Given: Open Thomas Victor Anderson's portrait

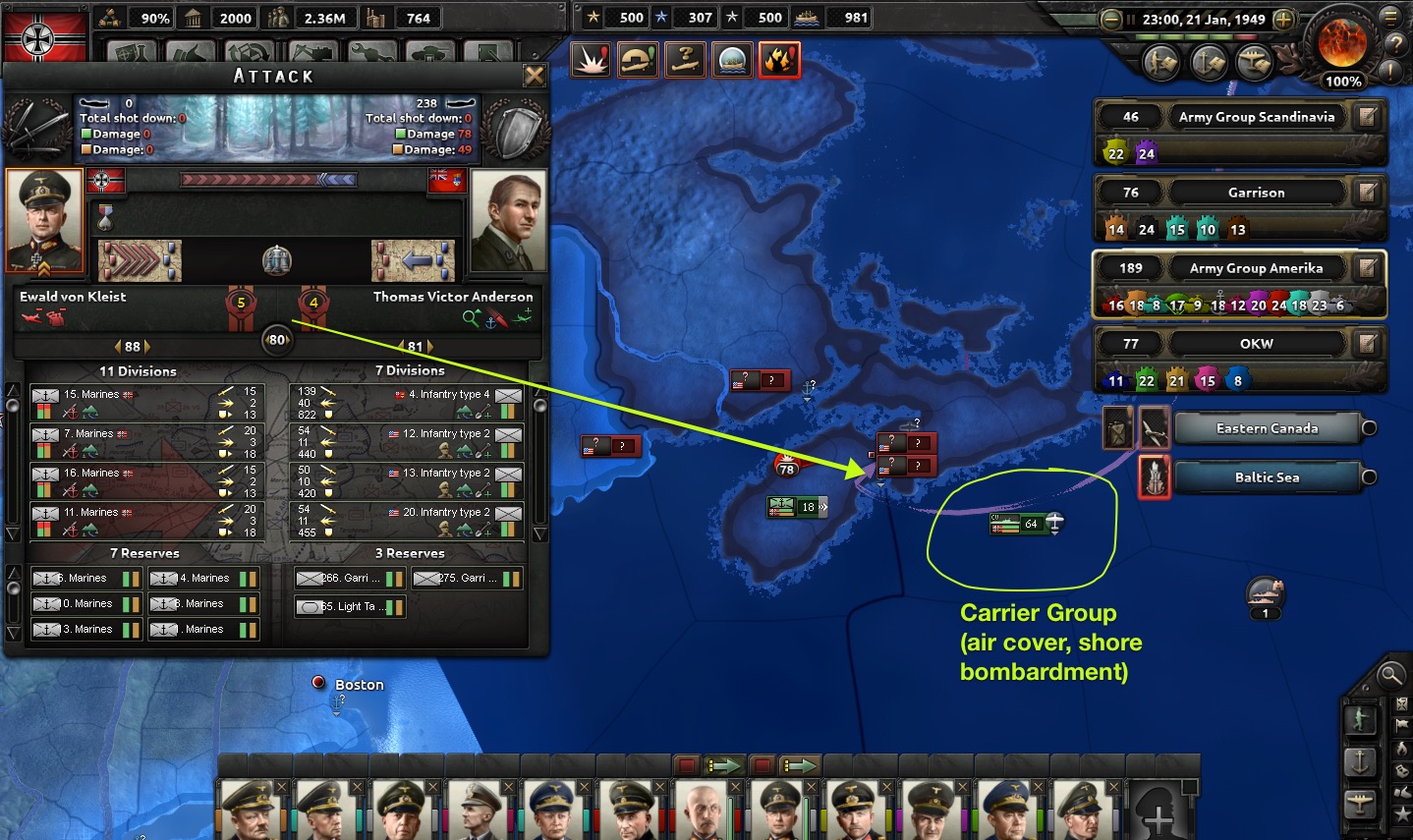Looking at the screenshot, I should [x=508, y=220].
